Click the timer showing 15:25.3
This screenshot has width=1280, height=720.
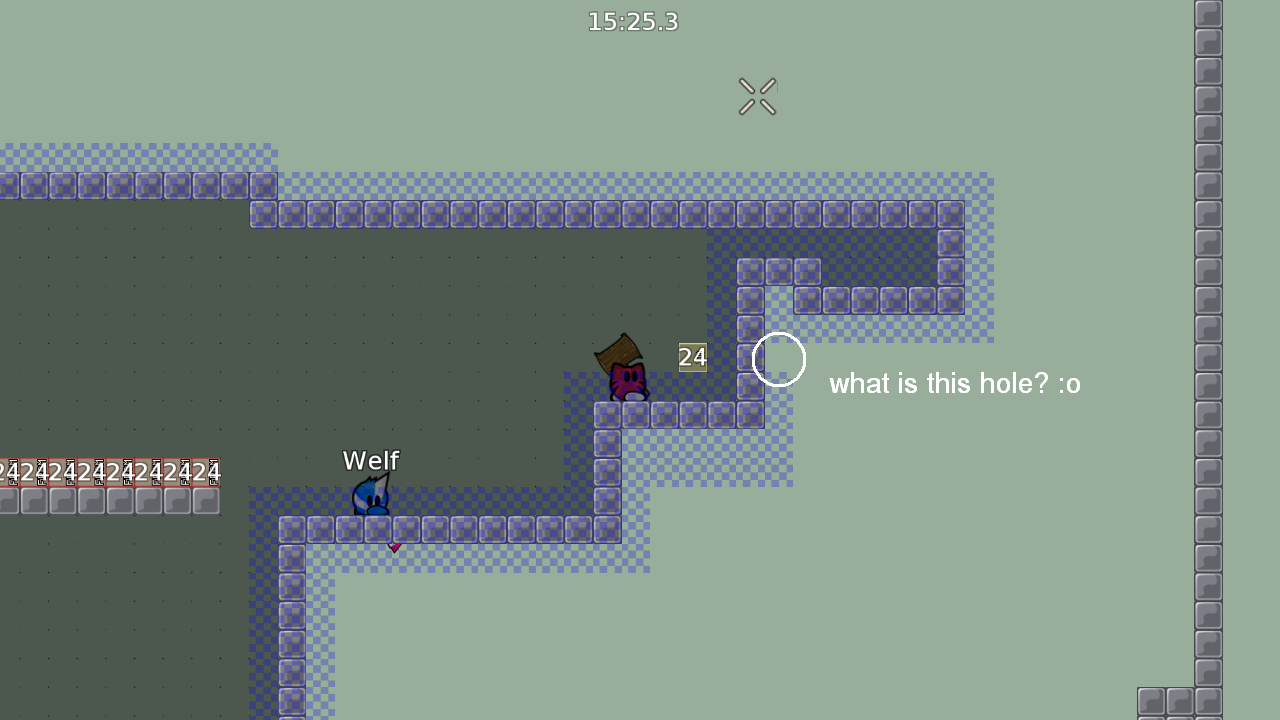(633, 21)
